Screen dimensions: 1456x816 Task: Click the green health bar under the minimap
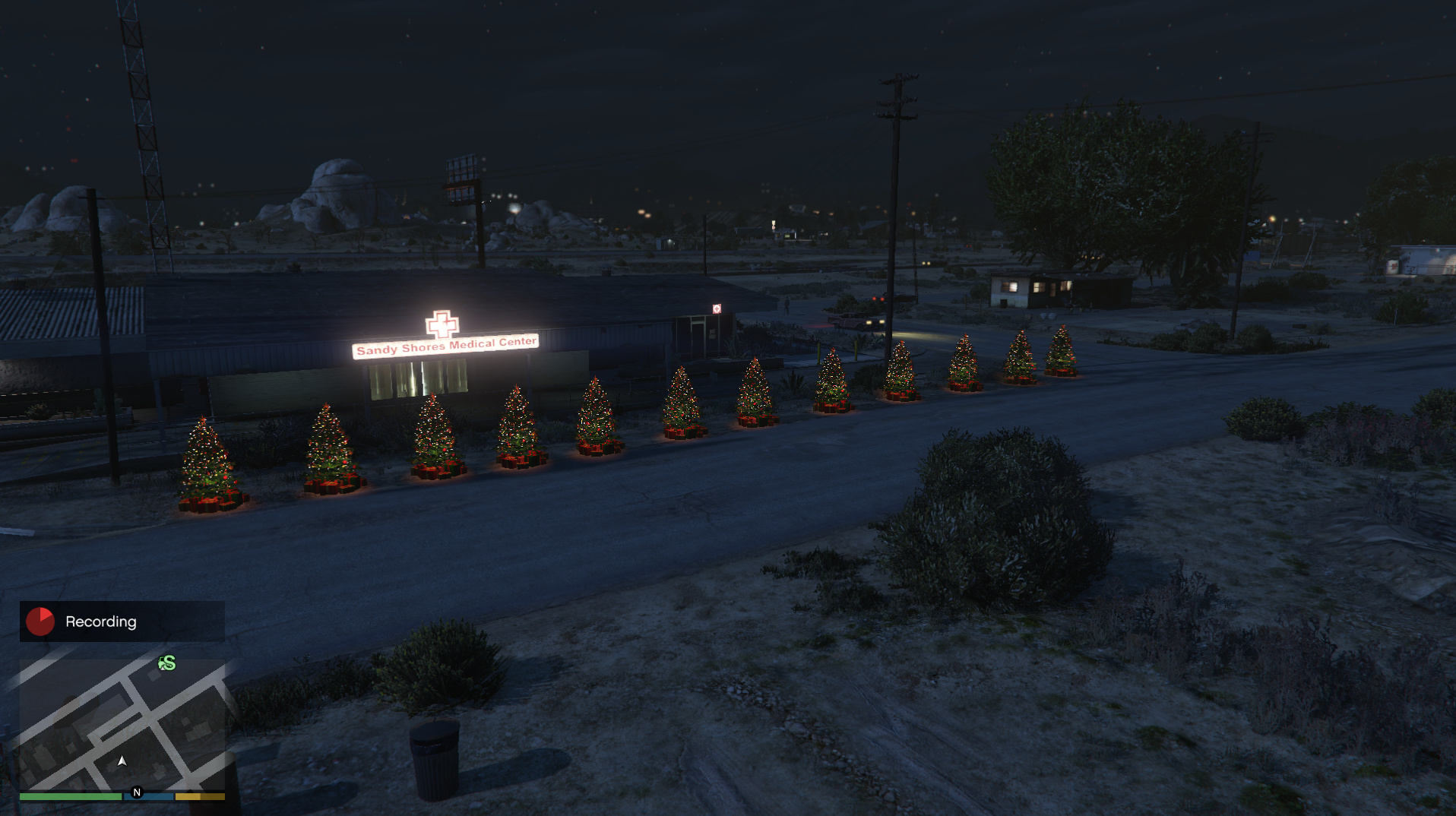coord(71,796)
